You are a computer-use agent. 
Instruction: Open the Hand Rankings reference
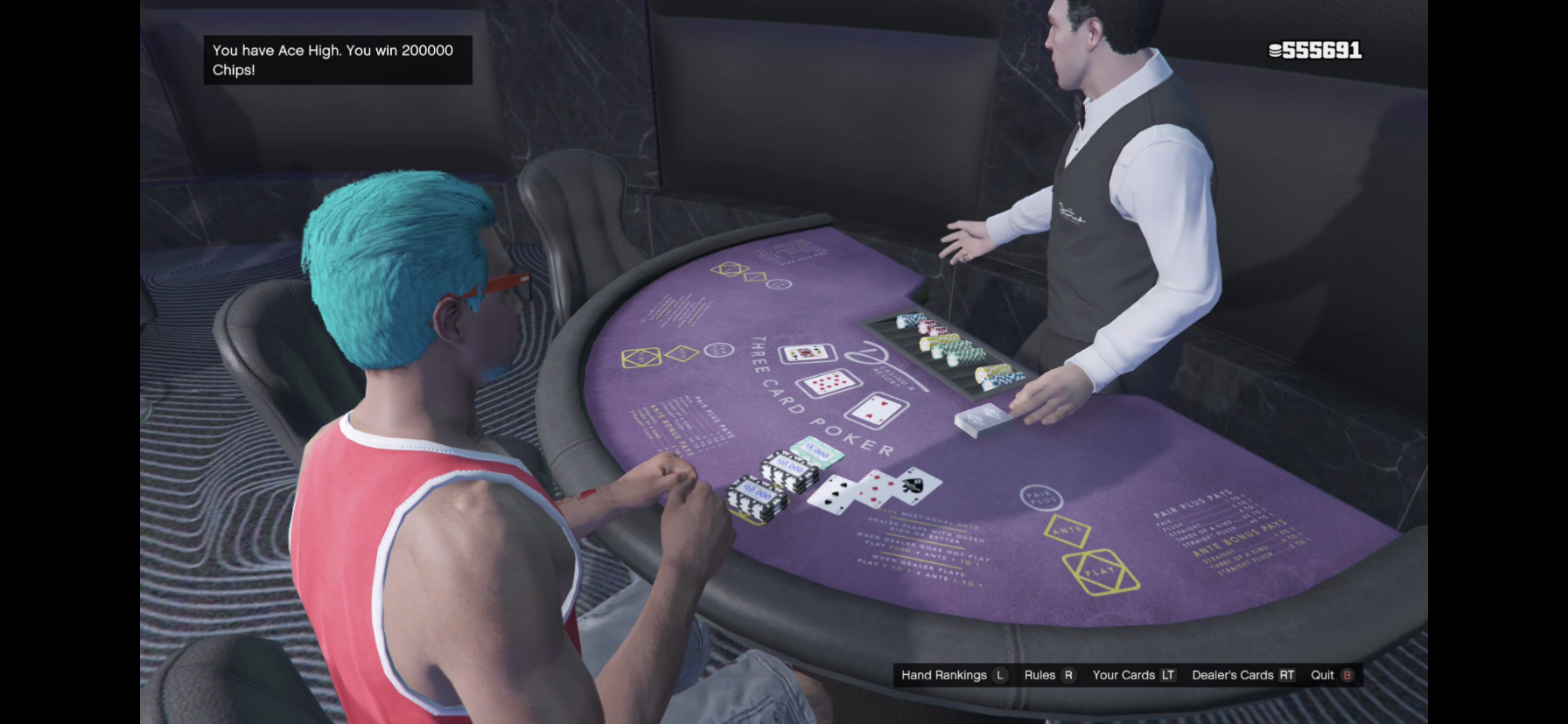[x=953, y=675]
